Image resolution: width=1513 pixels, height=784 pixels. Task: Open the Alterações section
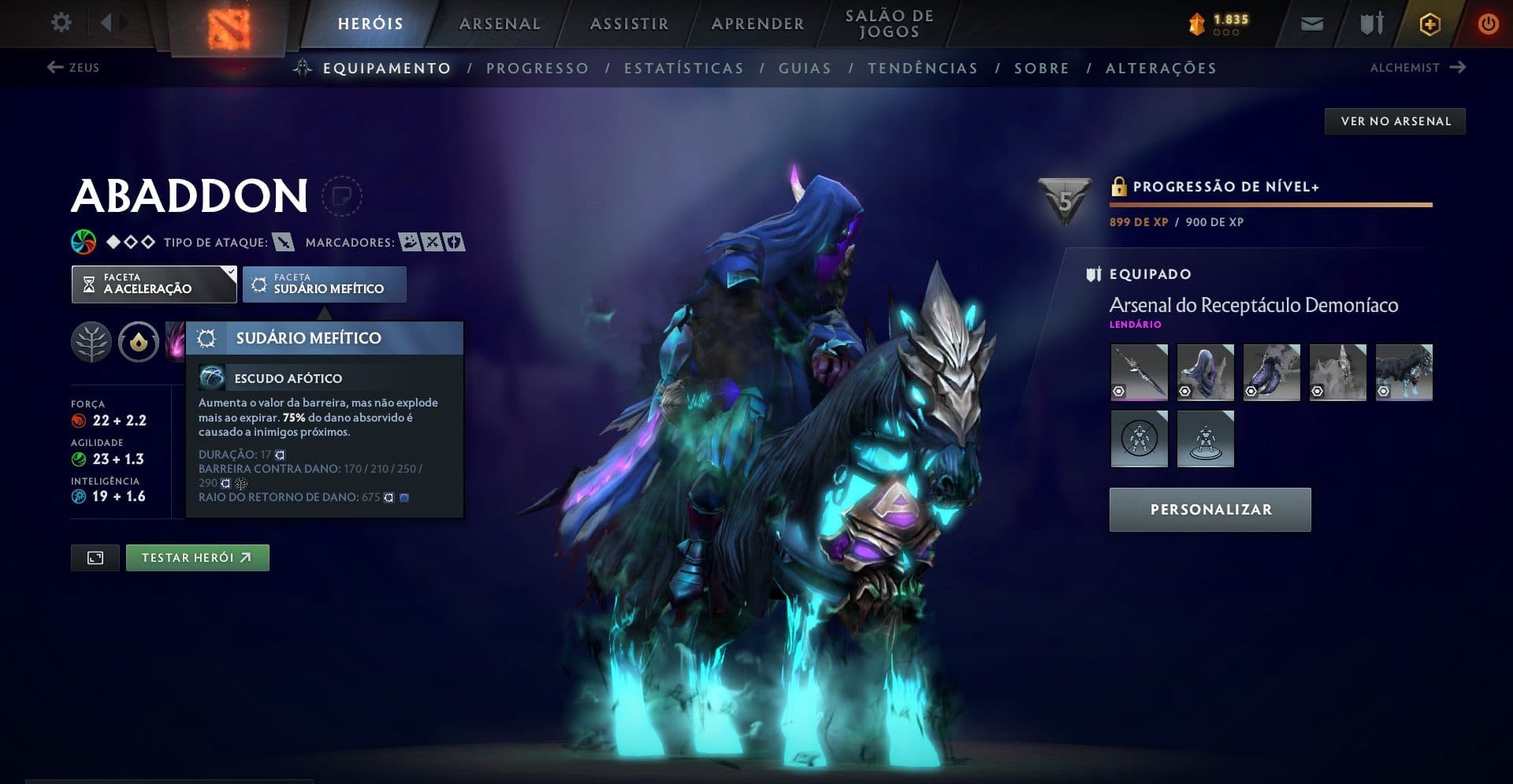[x=1161, y=69]
